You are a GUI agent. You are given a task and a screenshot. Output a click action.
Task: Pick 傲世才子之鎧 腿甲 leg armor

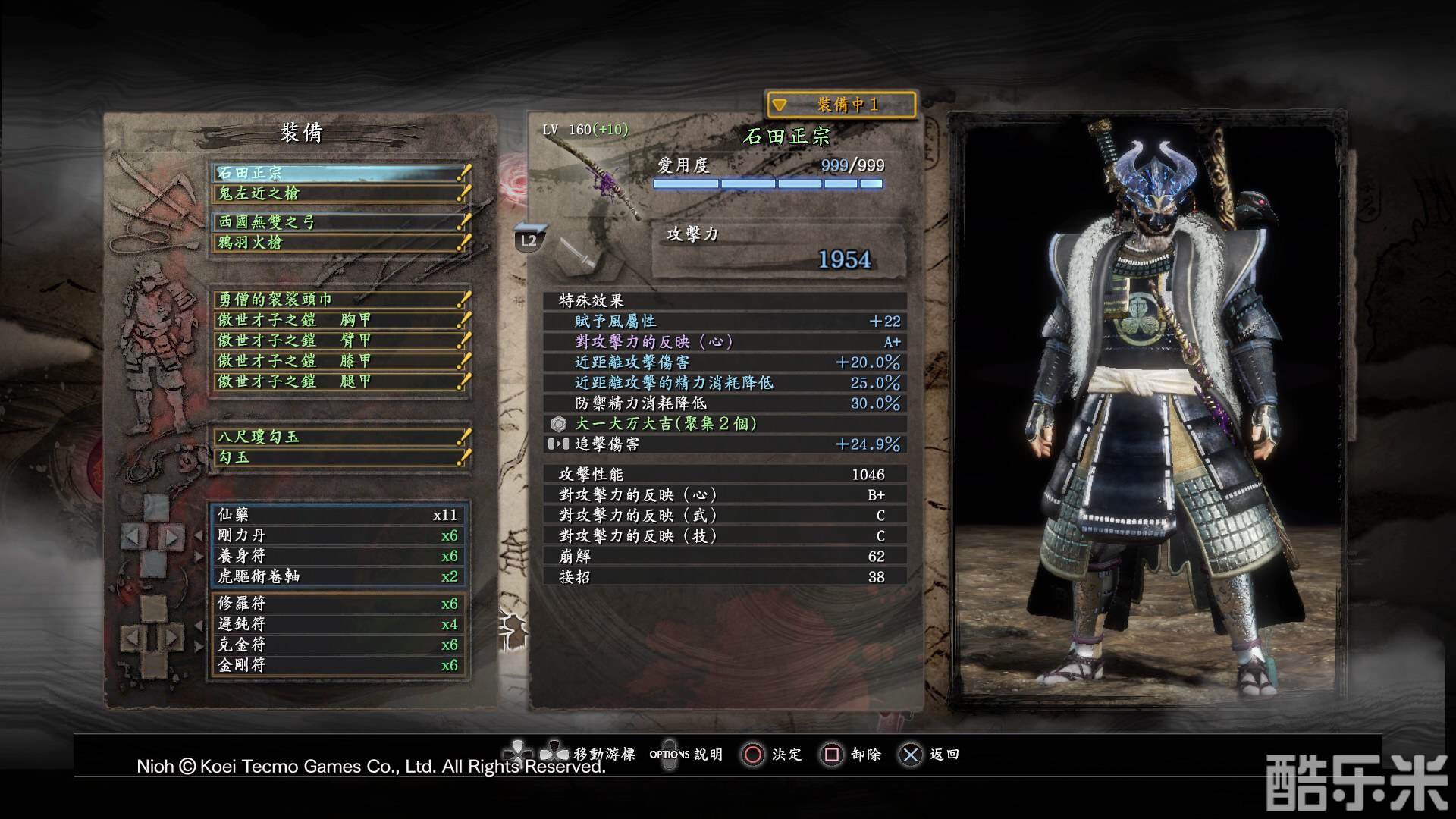[x=340, y=381]
